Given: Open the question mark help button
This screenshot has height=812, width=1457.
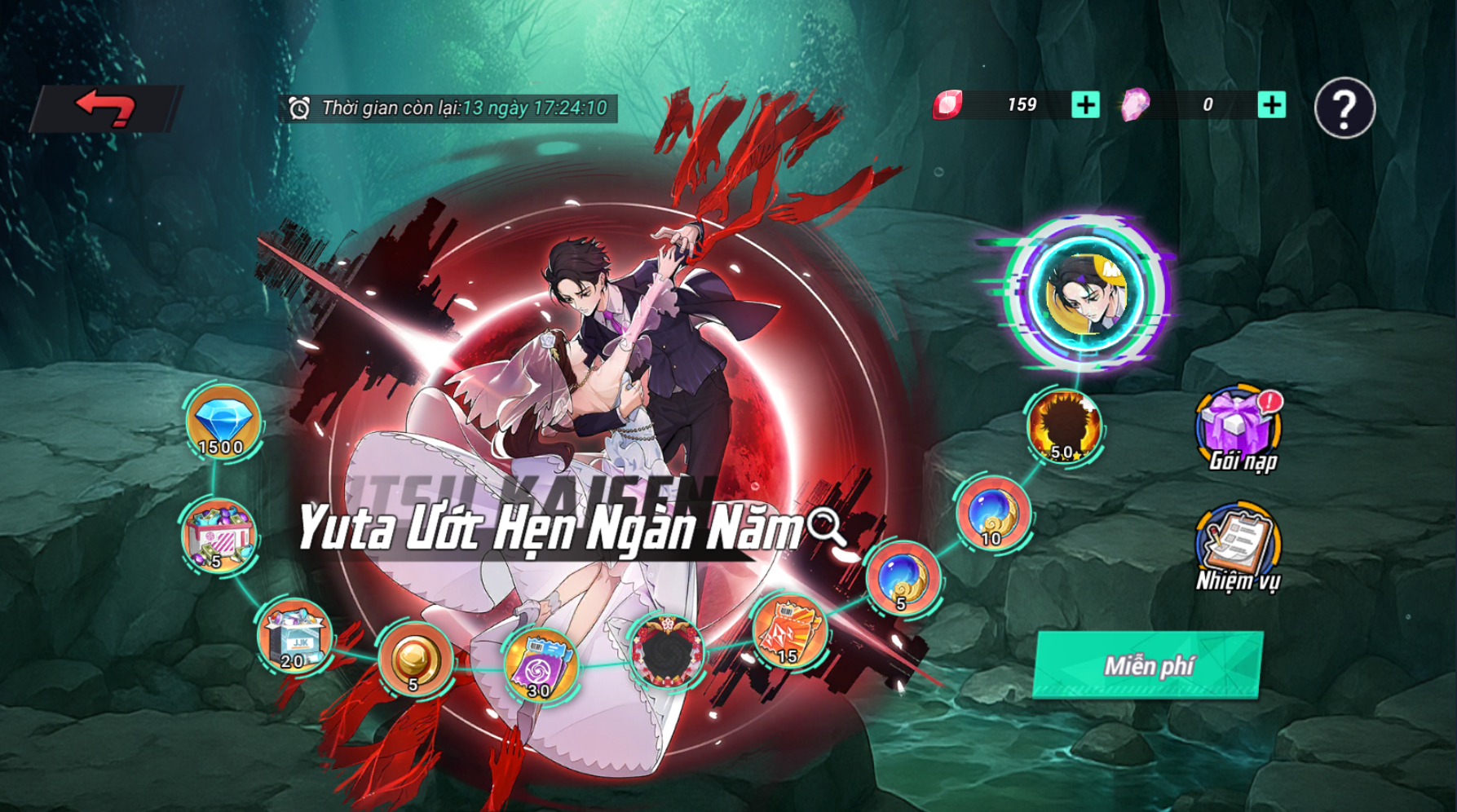Looking at the screenshot, I should point(1344,108).
